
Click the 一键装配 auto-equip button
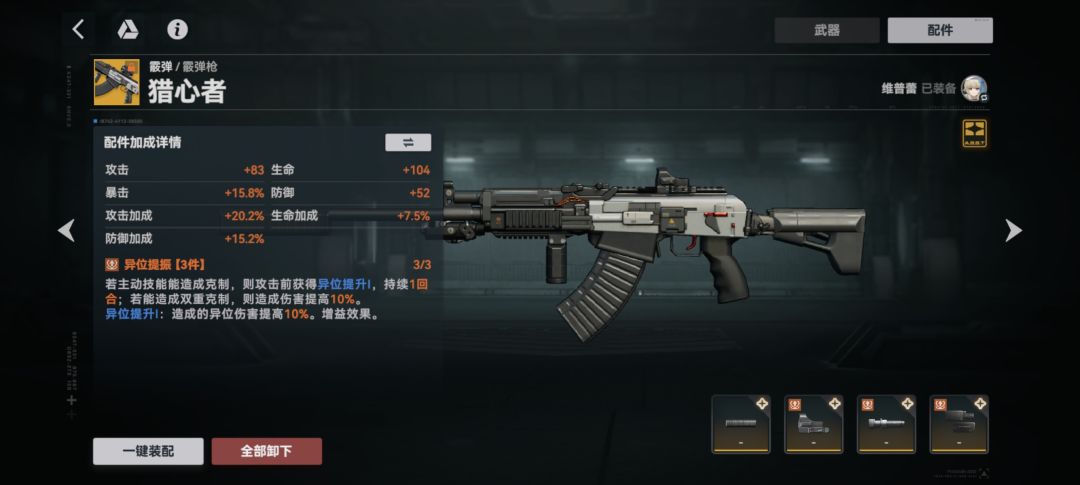coord(148,451)
